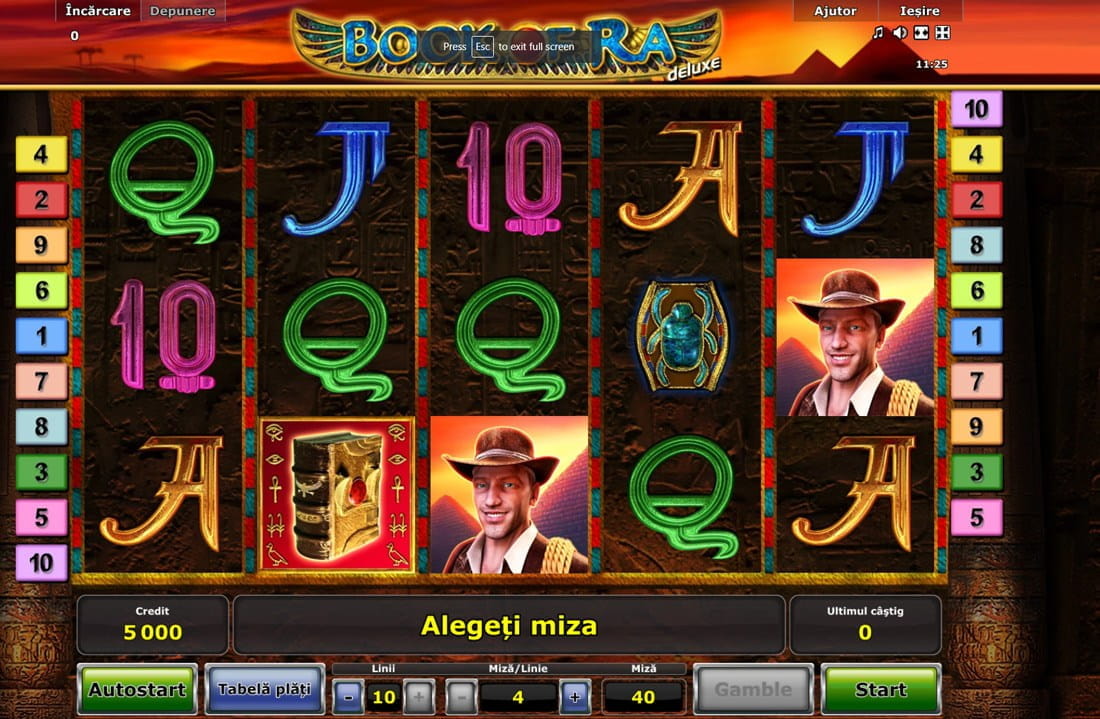This screenshot has width=1100, height=719.
Task: Click the Gamble button
Action: click(753, 689)
